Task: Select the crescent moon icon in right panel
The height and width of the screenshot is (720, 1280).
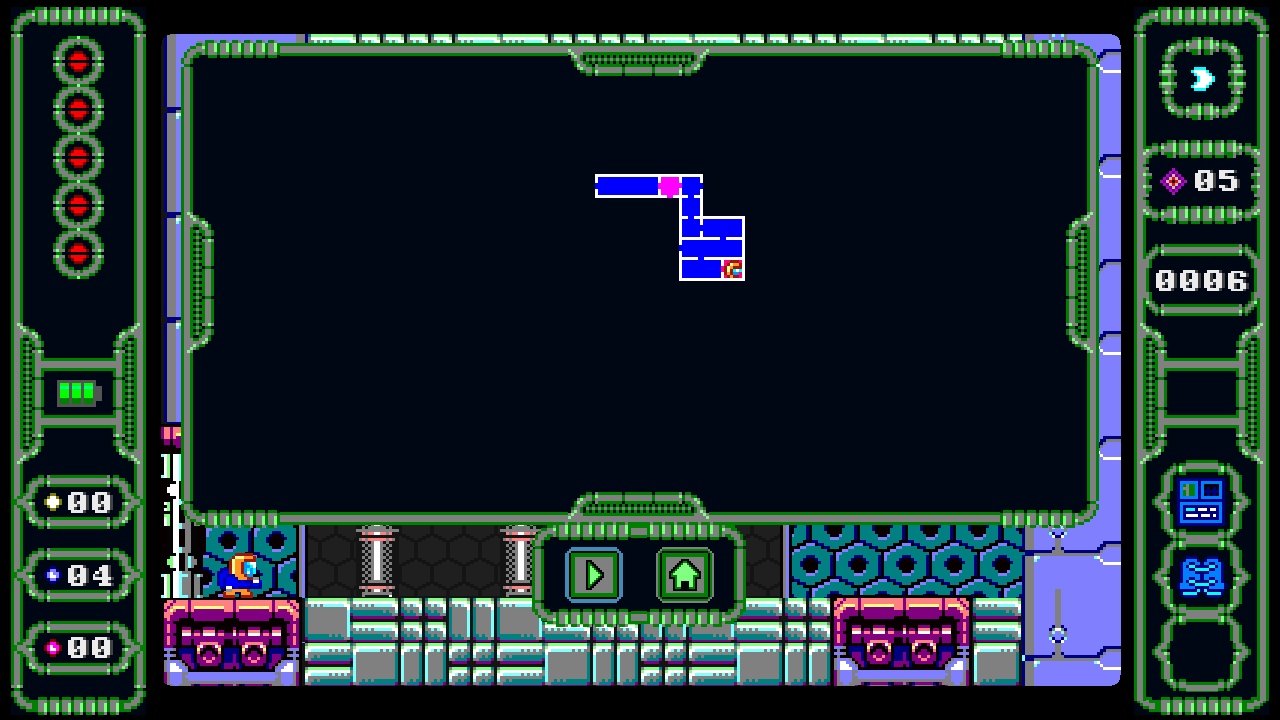Action: tap(1200, 79)
